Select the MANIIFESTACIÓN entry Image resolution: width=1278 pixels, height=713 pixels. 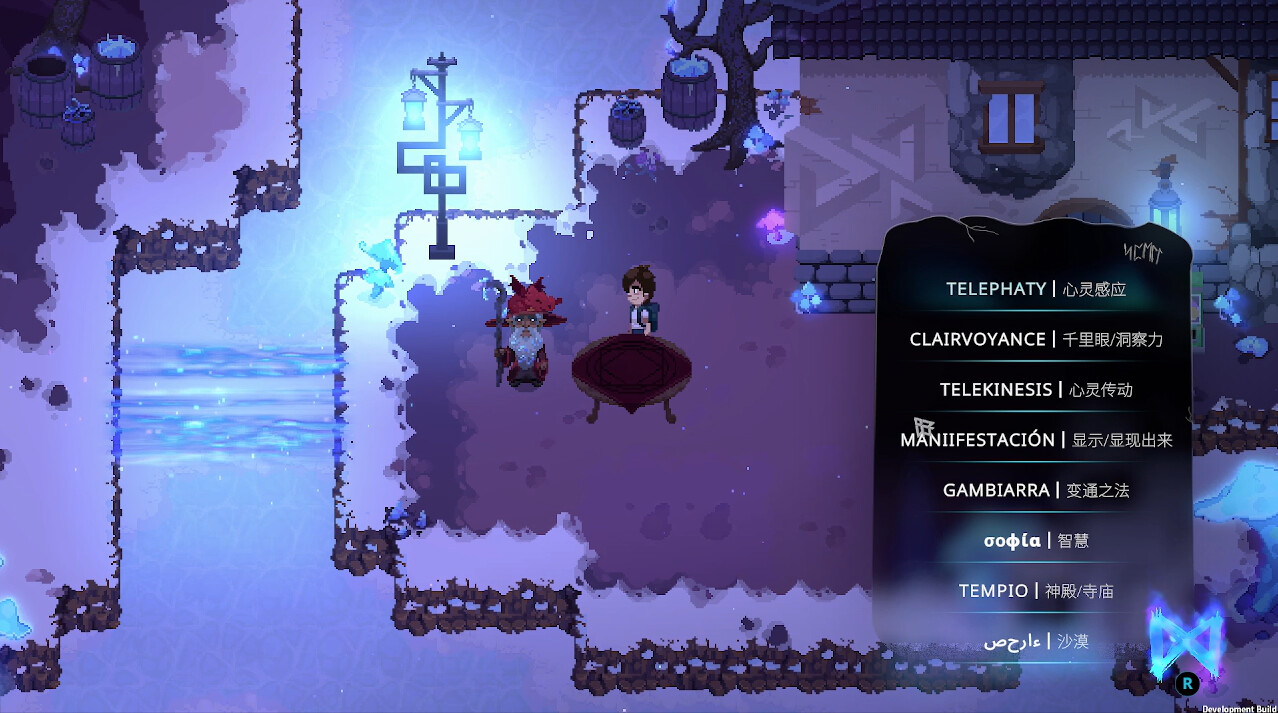(1035, 440)
